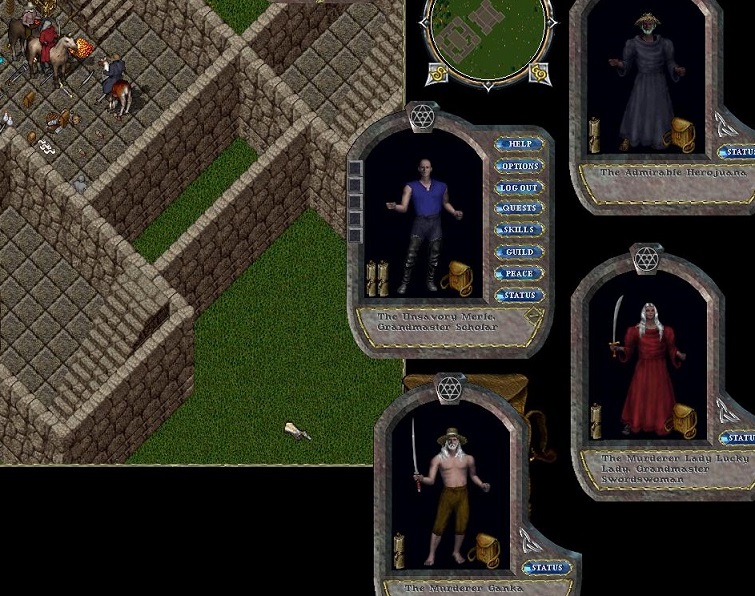View Lady Lucky's Status

[740, 438]
